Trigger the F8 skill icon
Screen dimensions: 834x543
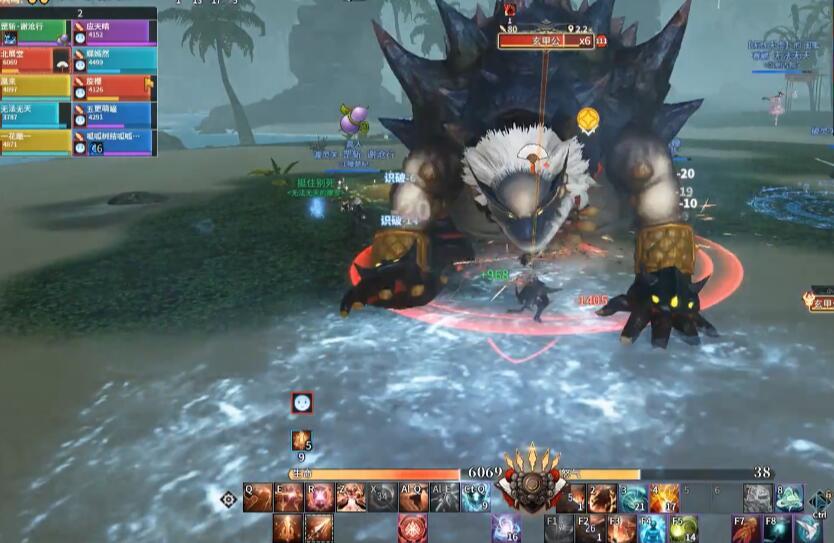point(777,527)
